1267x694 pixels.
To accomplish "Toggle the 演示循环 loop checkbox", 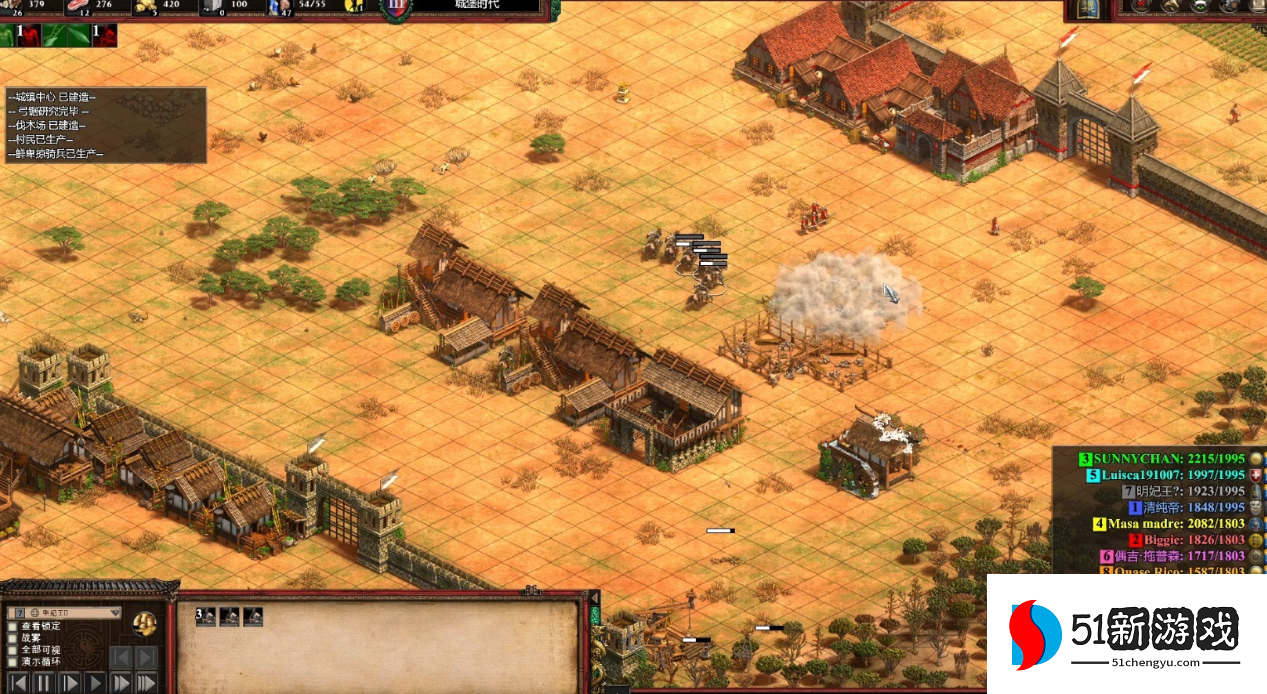I will (13, 662).
